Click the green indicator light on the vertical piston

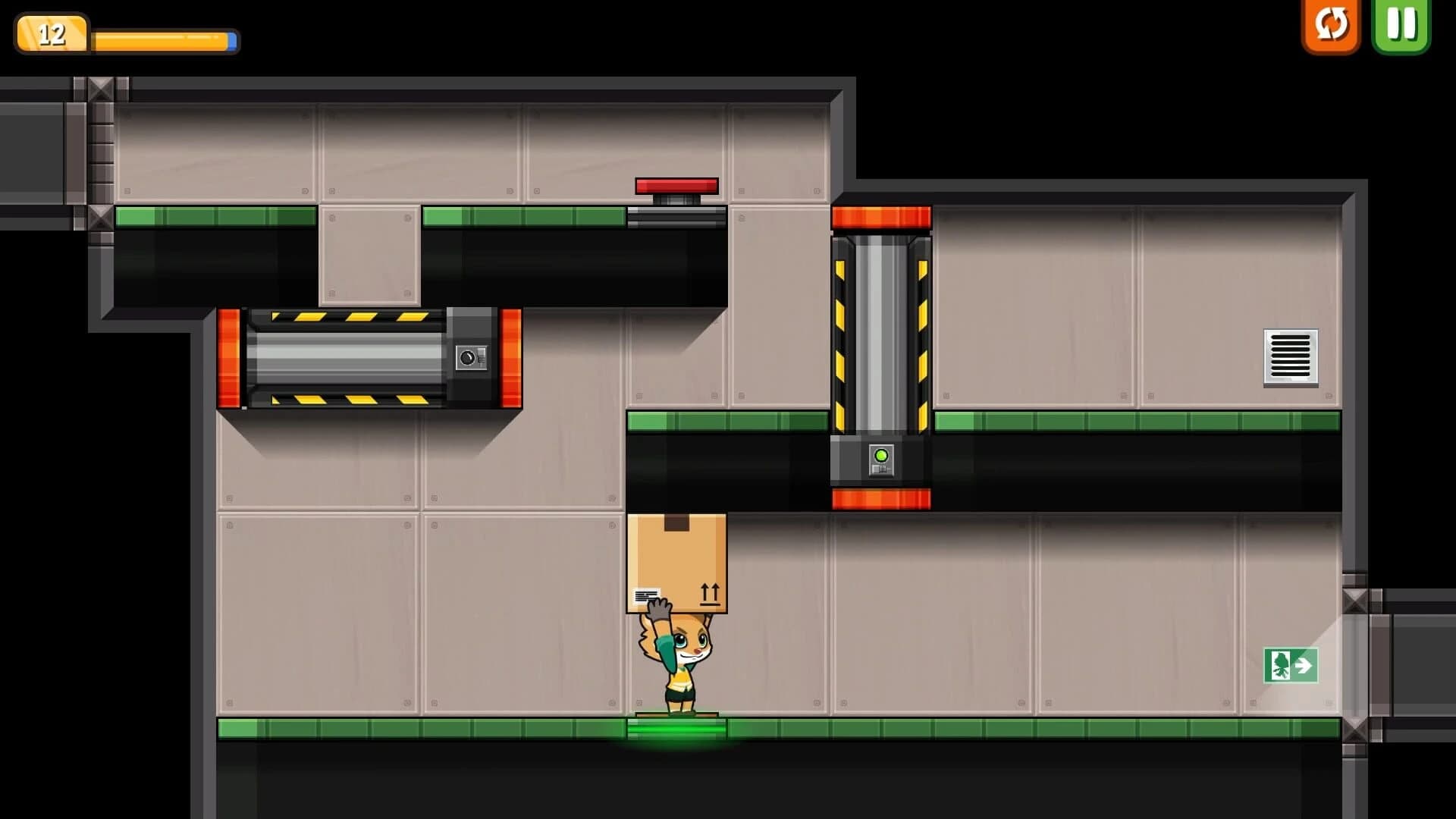click(x=882, y=455)
